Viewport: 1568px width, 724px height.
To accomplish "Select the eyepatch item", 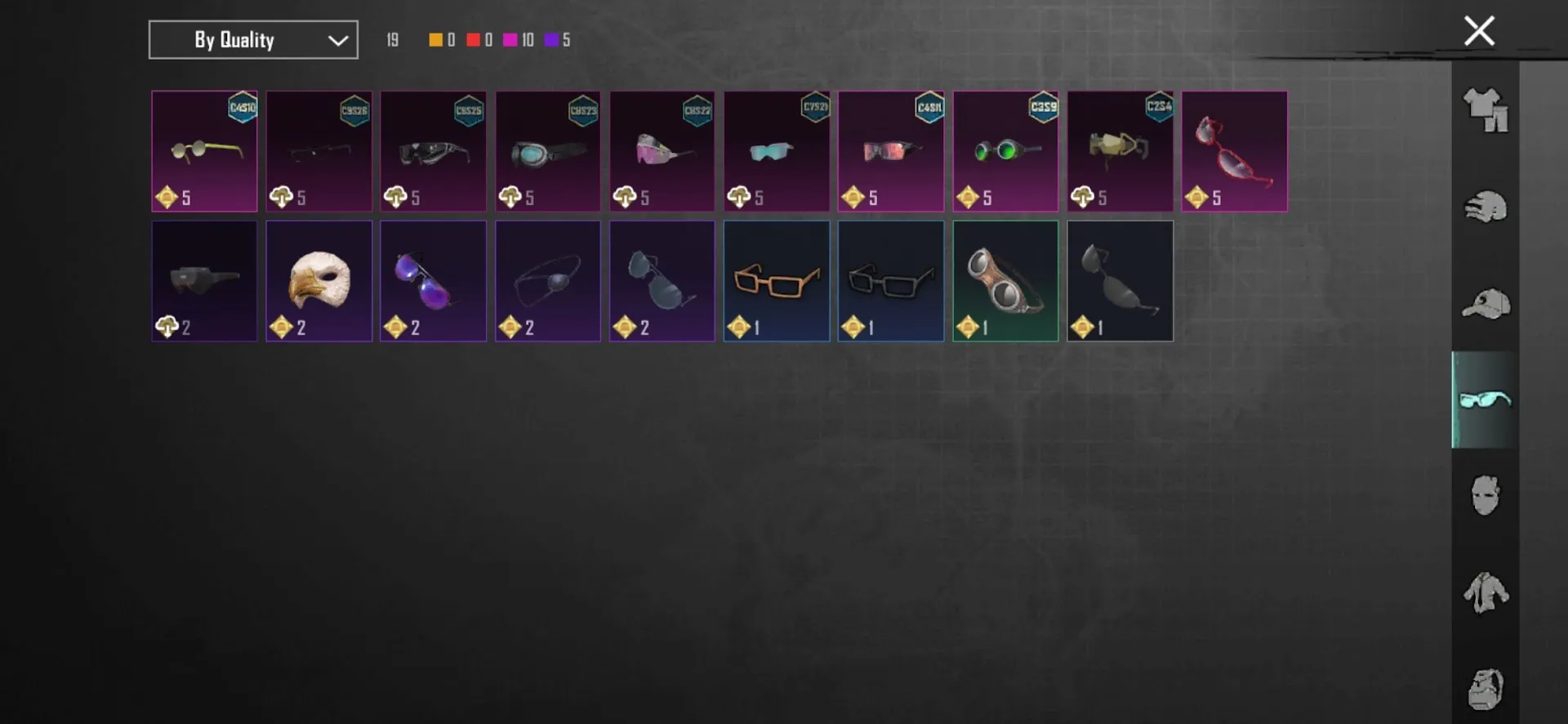I will (x=547, y=280).
